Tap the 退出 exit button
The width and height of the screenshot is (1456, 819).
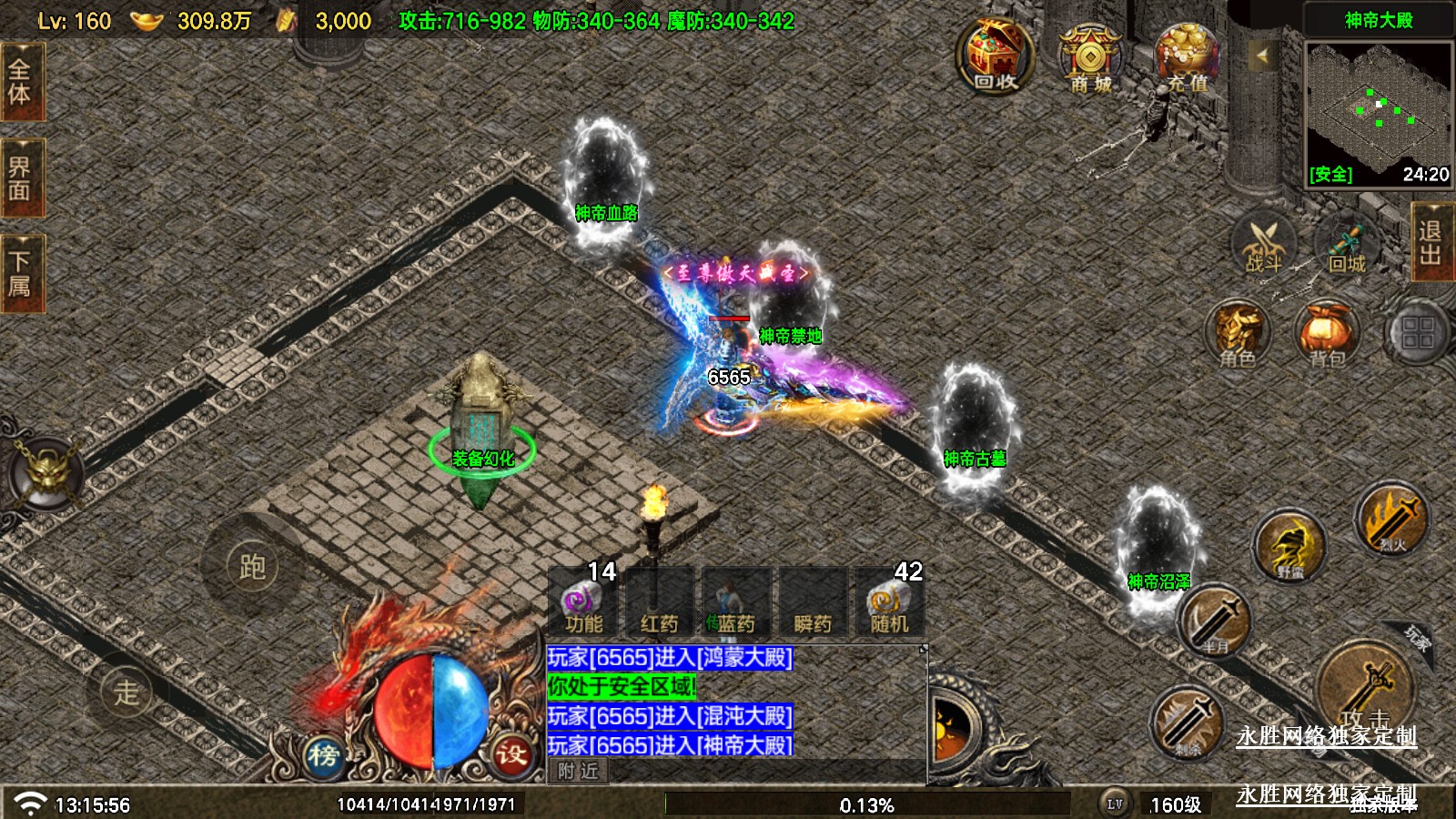click(1430, 242)
